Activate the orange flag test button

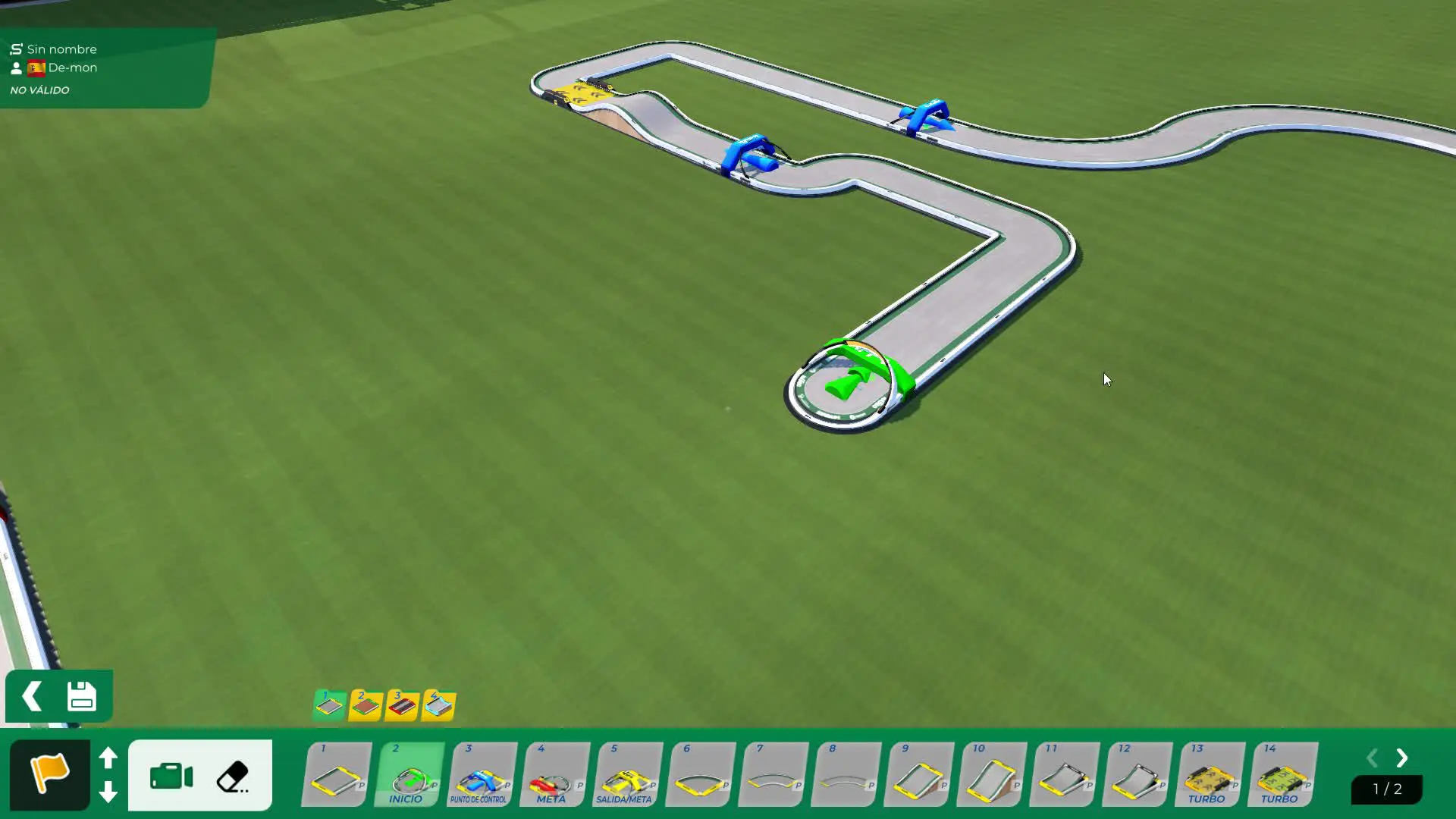49,774
